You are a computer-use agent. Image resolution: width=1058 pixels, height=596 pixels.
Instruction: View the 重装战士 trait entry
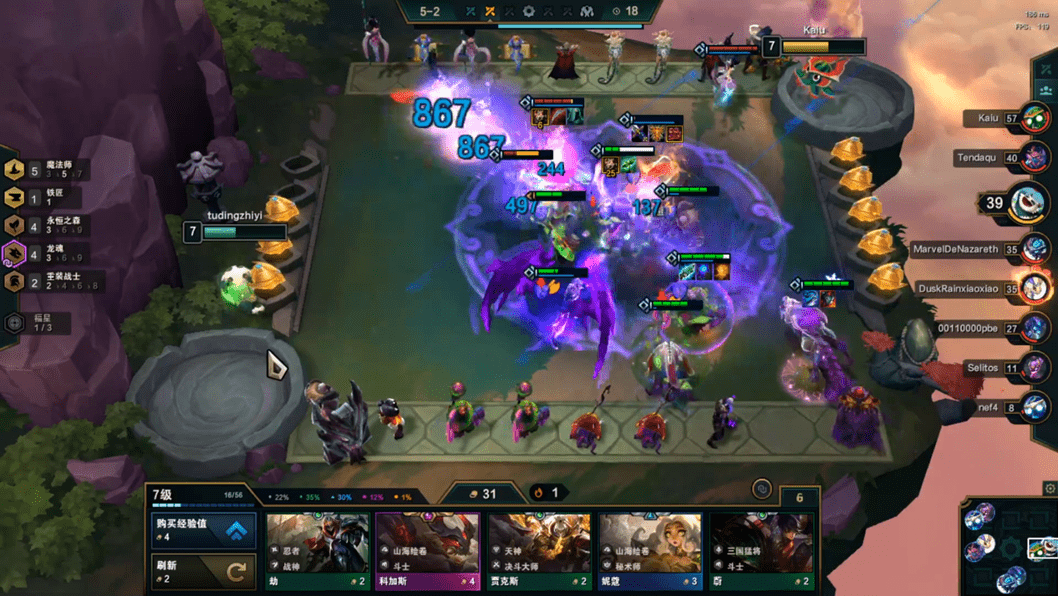(15, 282)
